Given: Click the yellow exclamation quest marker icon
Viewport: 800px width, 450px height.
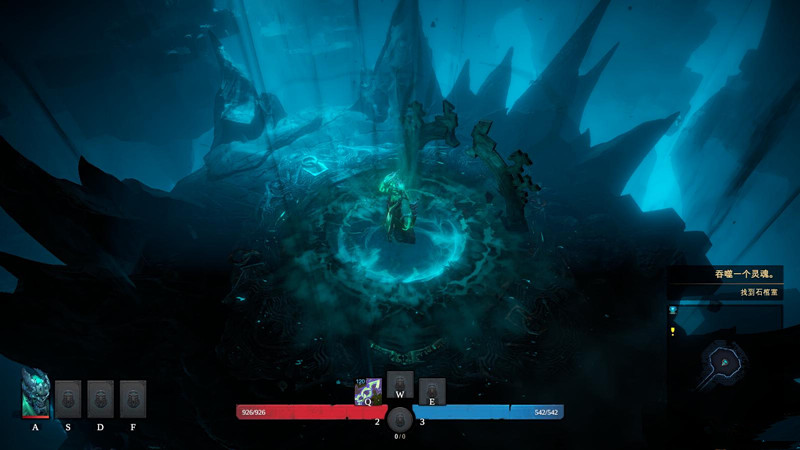Looking at the screenshot, I should 673,331.
